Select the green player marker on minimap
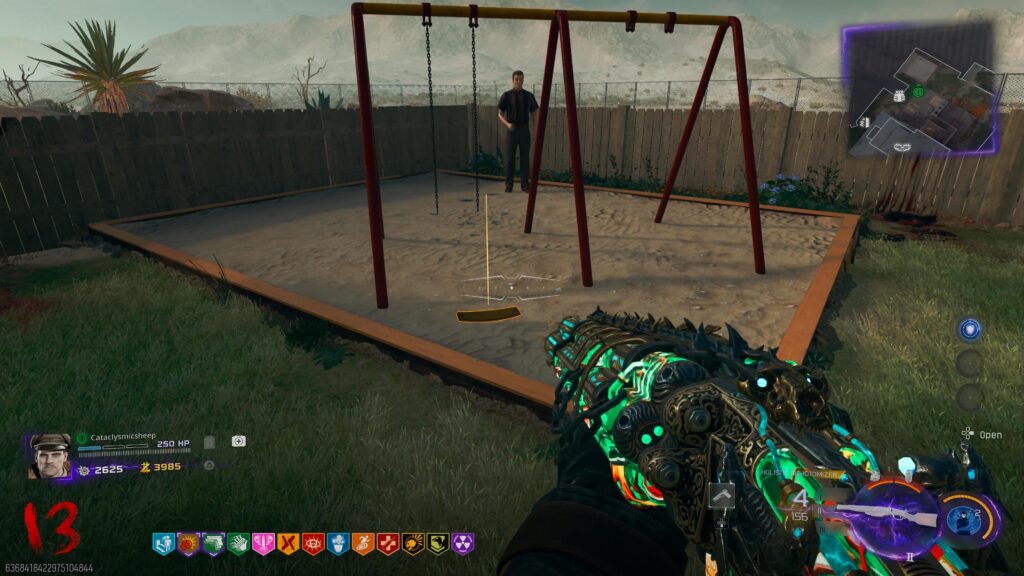The height and width of the screenshot is (576, 1024). coord(916,93)
